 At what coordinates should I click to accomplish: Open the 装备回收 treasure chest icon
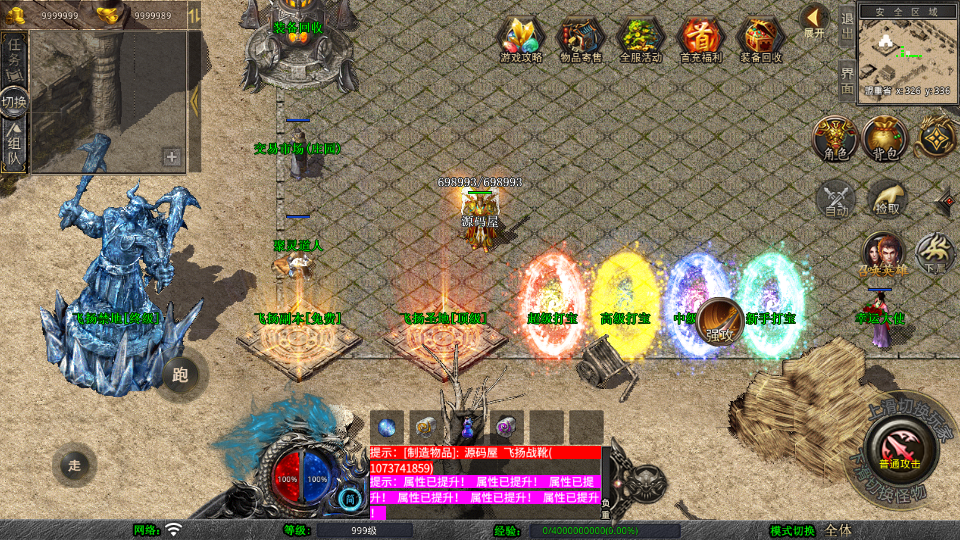[761, 39]
